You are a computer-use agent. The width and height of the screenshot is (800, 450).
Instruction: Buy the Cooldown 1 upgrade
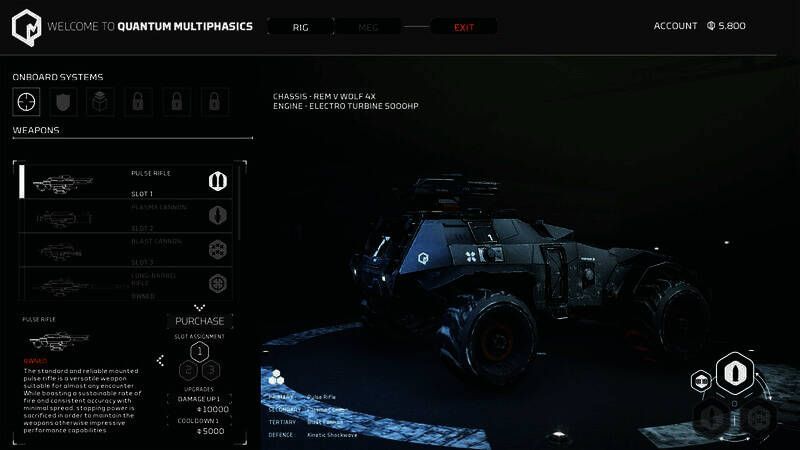click(200, 426)
